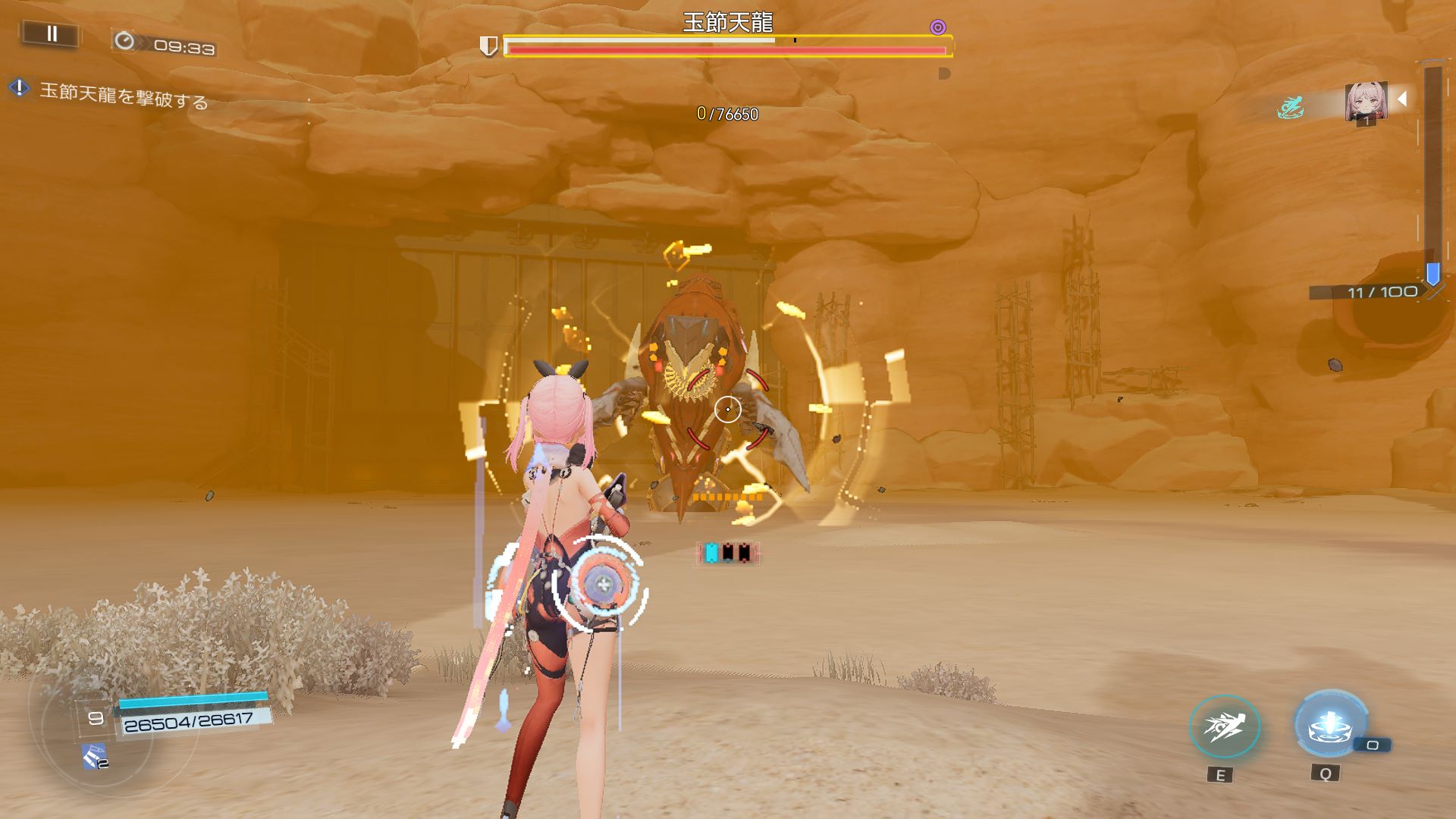
Task: Select the pink-haired character portrait
Action: (x=1366, y=102)
